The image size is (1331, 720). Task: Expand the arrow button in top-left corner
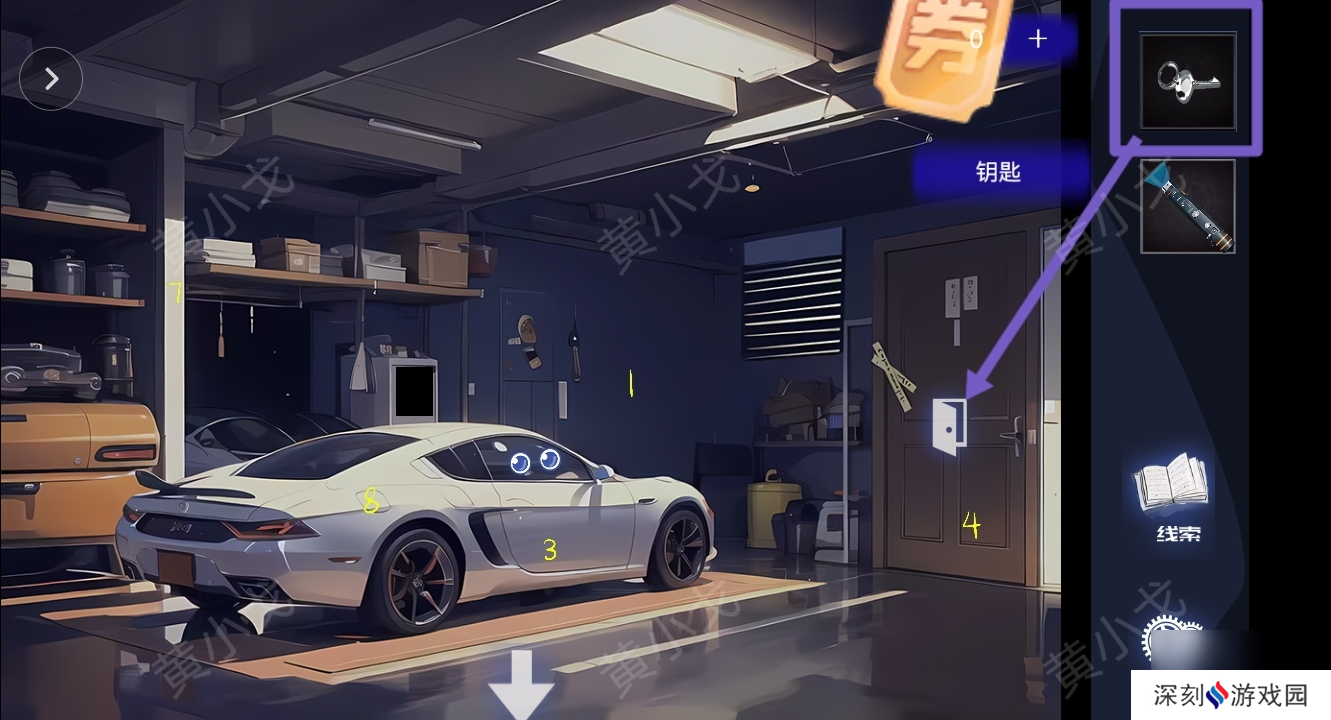[x=50, y=78]
